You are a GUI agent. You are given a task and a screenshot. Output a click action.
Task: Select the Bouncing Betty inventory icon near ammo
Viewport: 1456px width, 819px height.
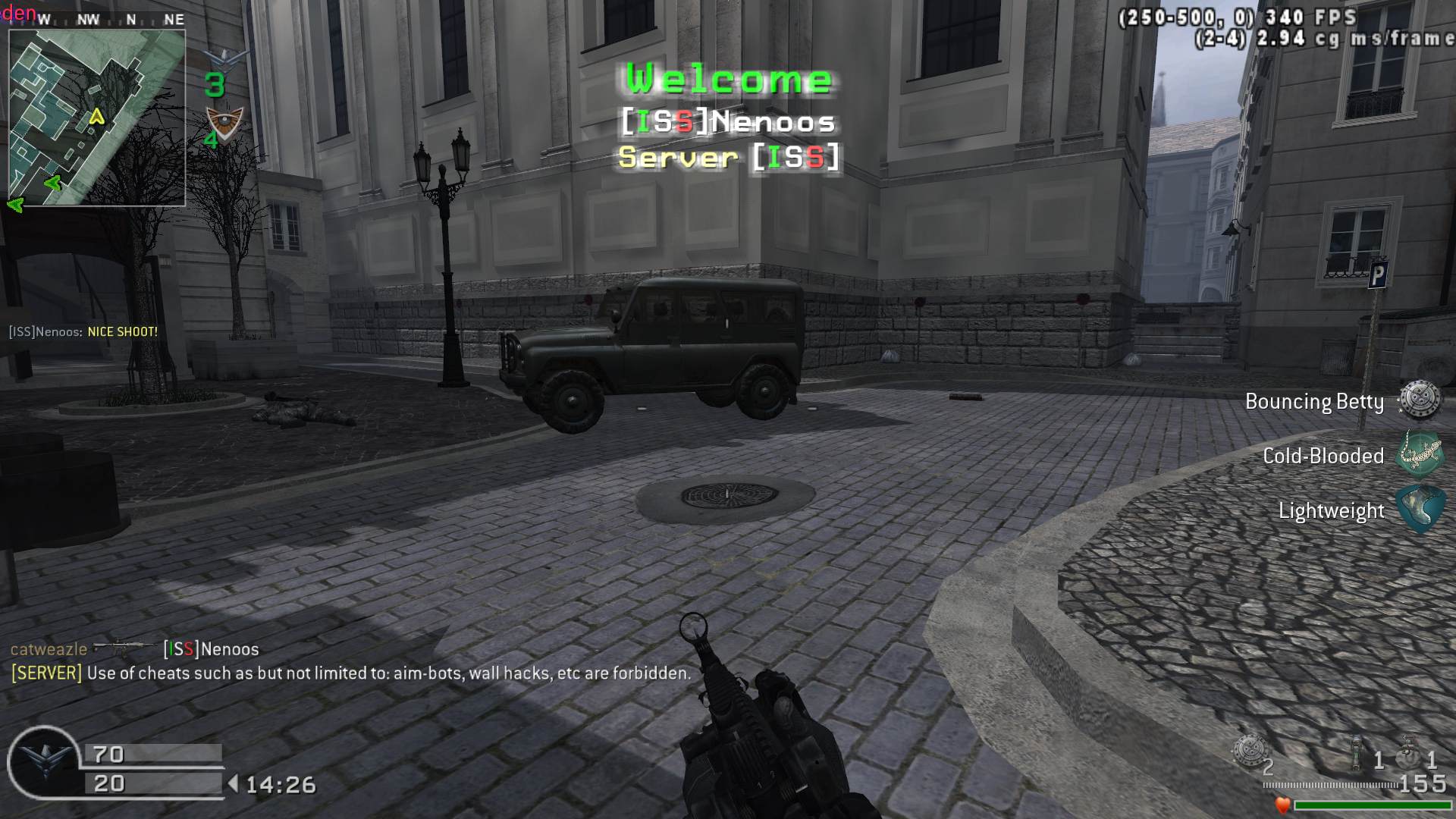(1249, 751)
